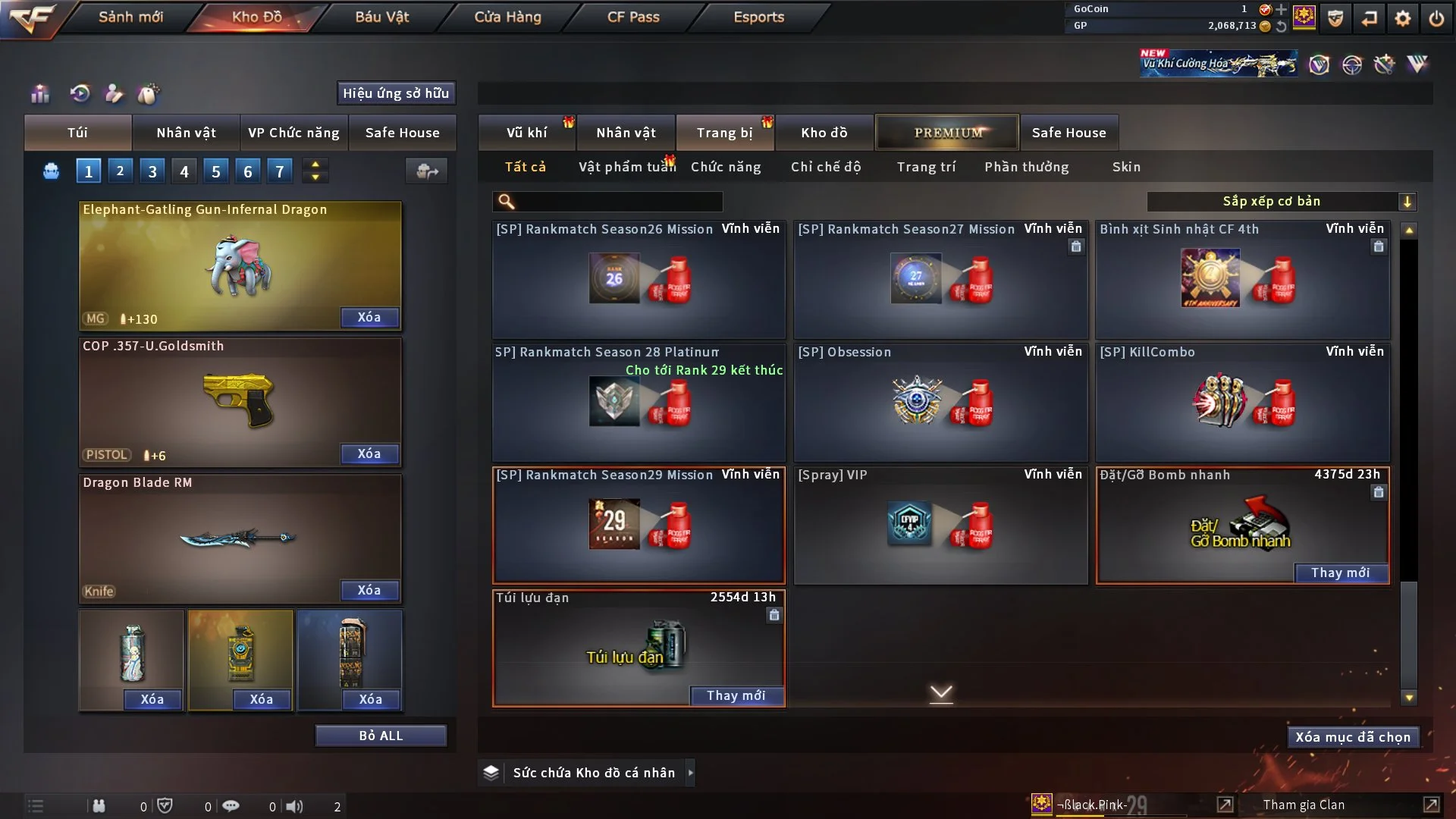Viewport: 1456px width, 819px height.
Task: Click Tham gia Clan at the bottom
Action: point(1304,805)
